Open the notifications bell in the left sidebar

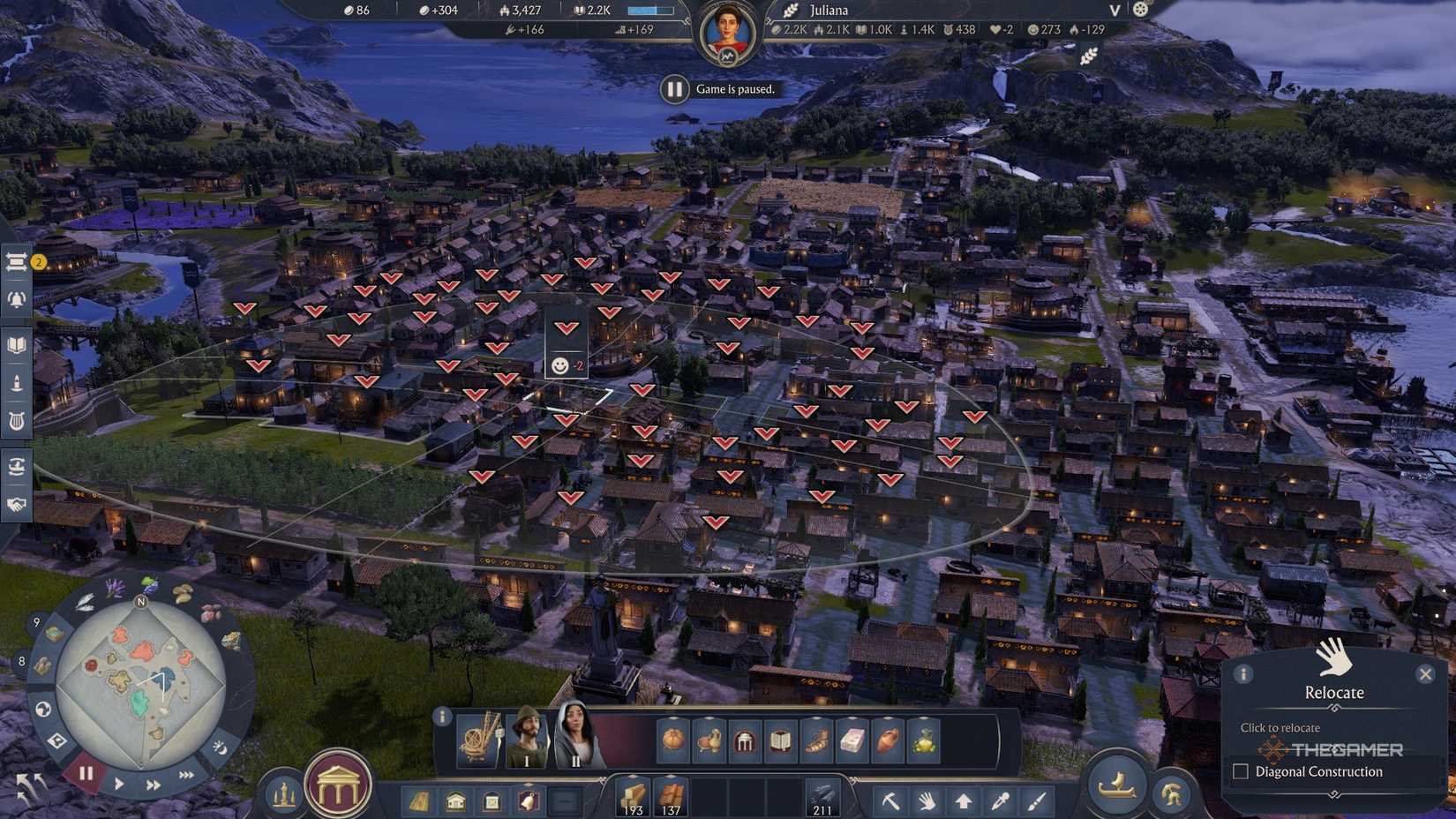tap(18, 300)
